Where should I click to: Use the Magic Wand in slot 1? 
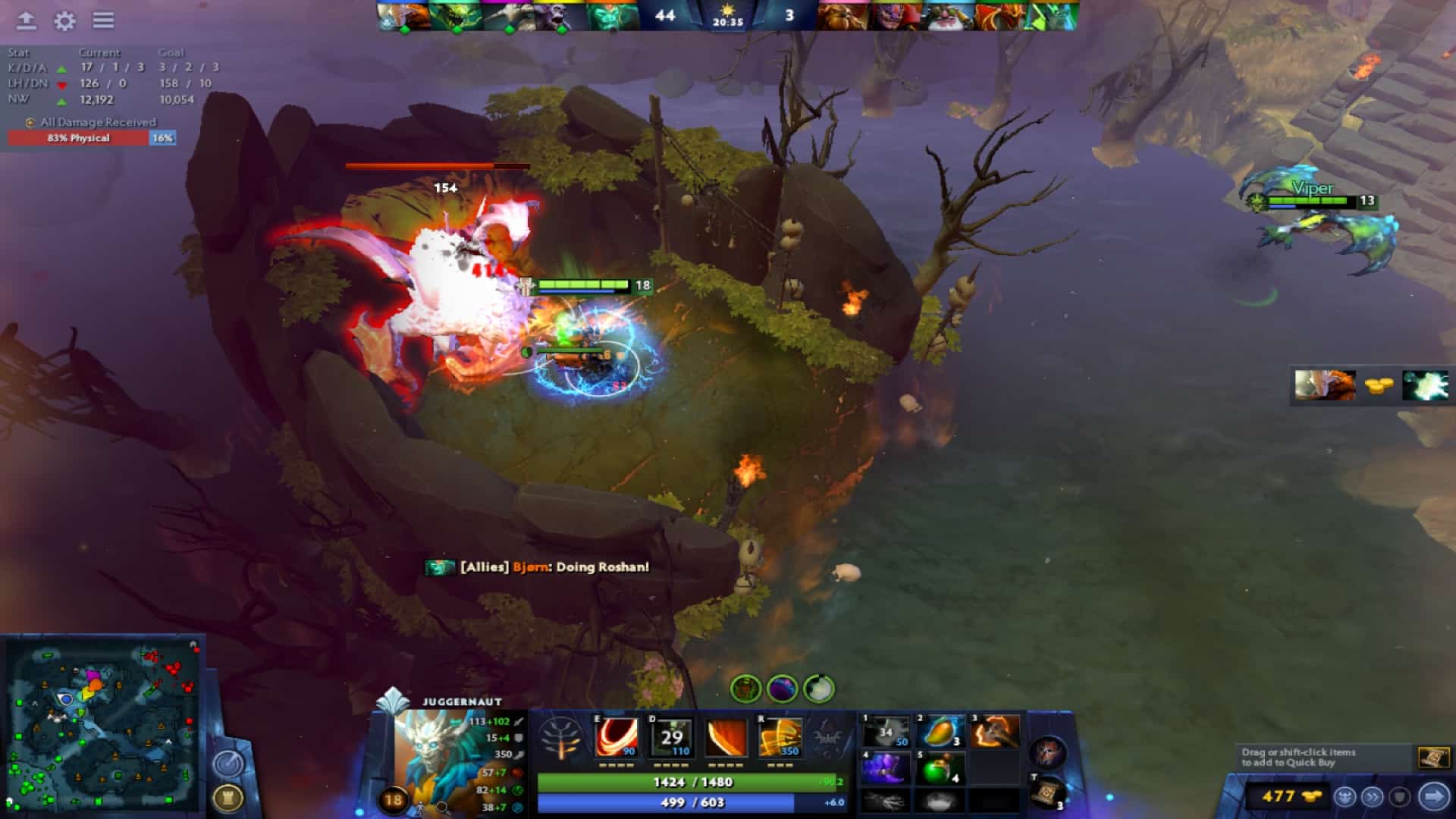point(886,730)
